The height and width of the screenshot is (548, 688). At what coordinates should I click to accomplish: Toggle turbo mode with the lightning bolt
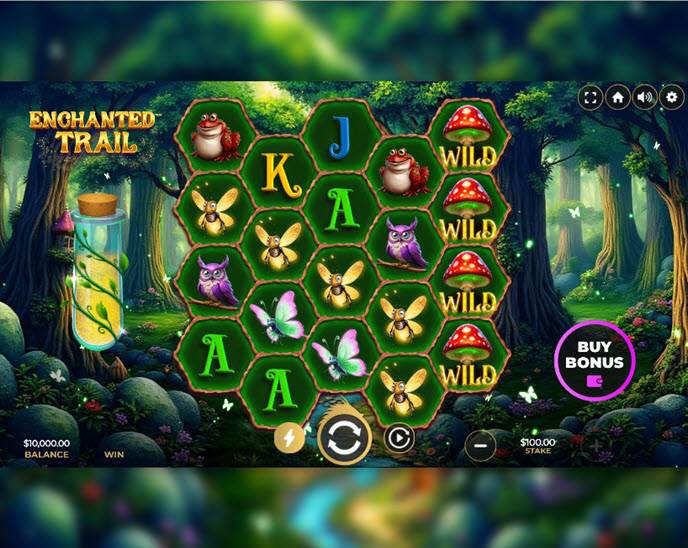[290, 438]
